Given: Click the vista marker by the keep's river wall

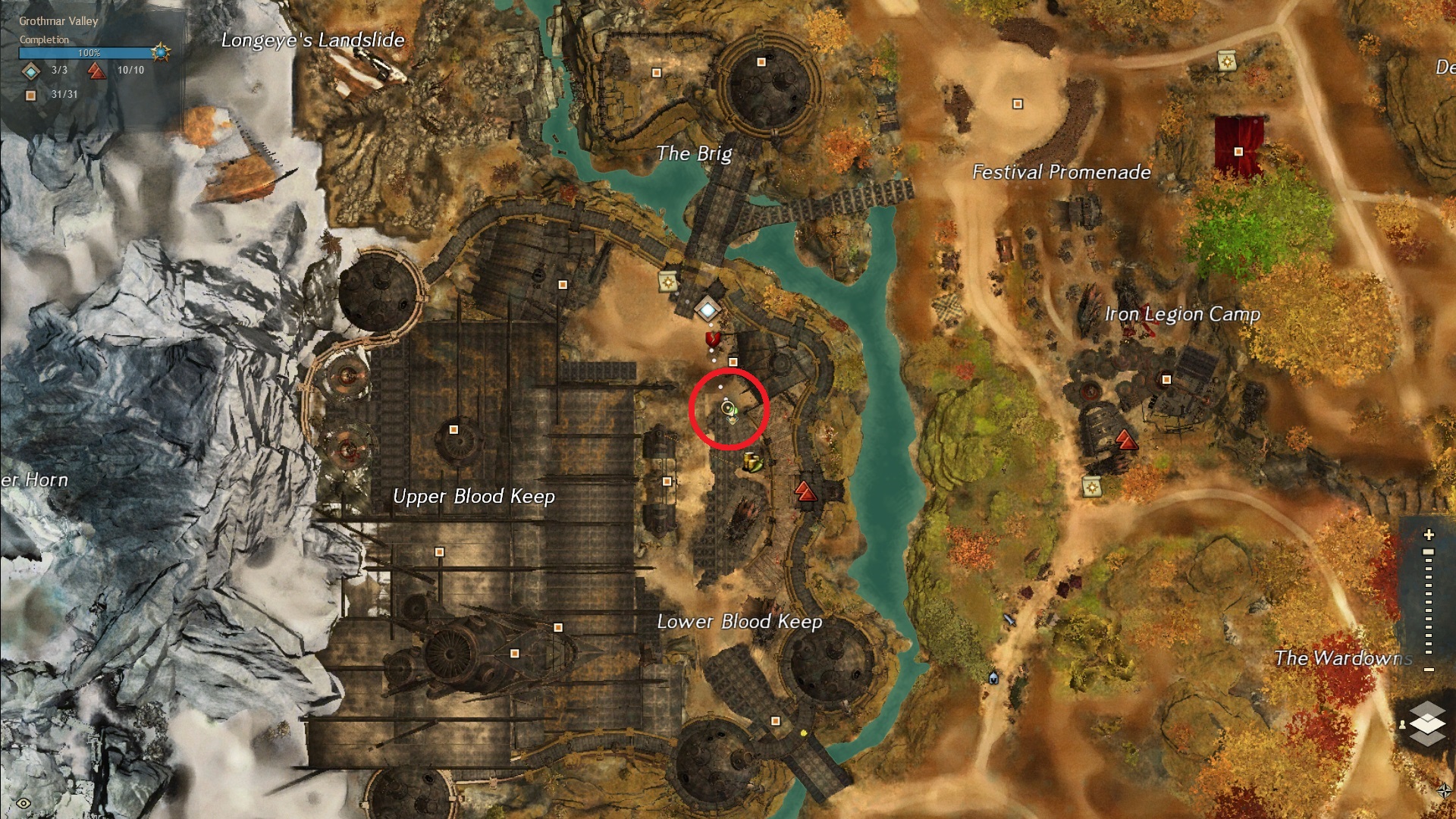Looking at the screenshot, I should 805,491.
